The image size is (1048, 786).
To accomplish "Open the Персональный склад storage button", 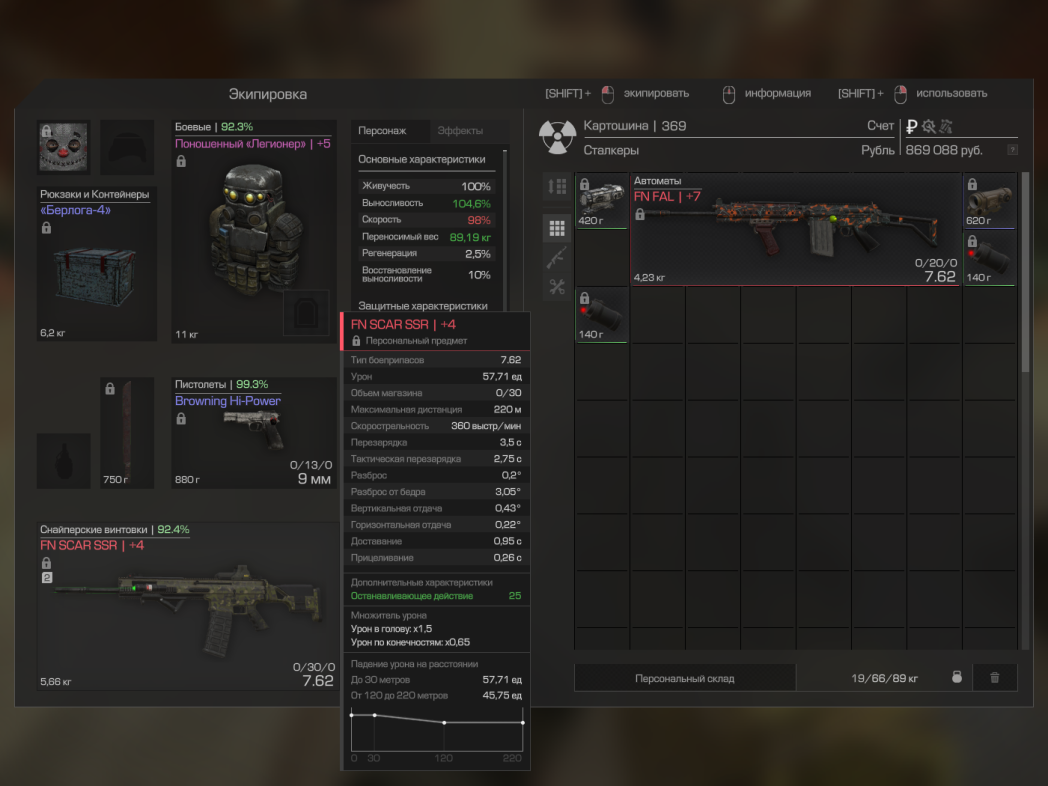I will pos(685,678).
